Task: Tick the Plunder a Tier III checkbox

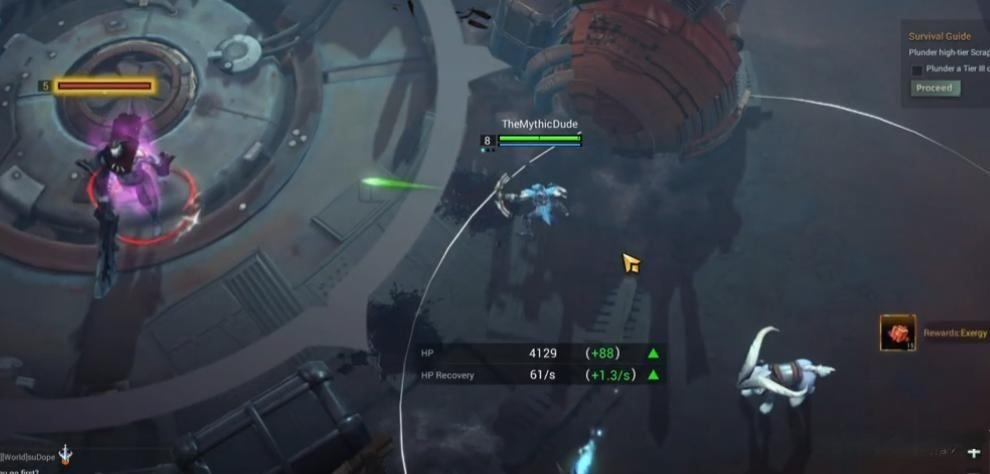Action: coord(917,70)
